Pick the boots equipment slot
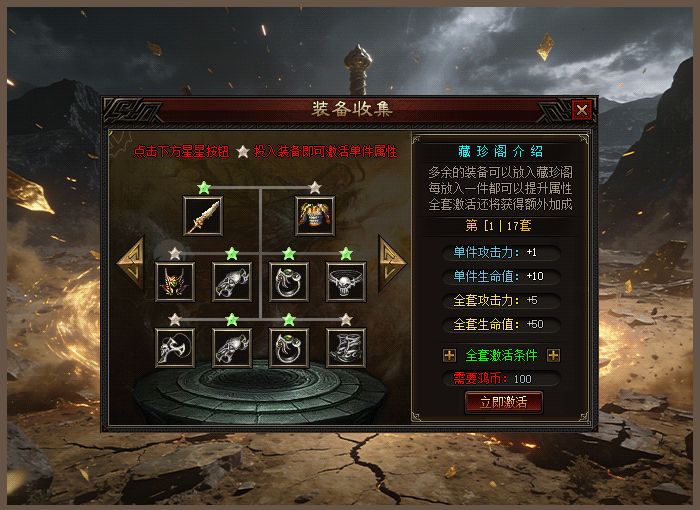The width and height of the screenshot is (700, 510). tap(346, 348)
